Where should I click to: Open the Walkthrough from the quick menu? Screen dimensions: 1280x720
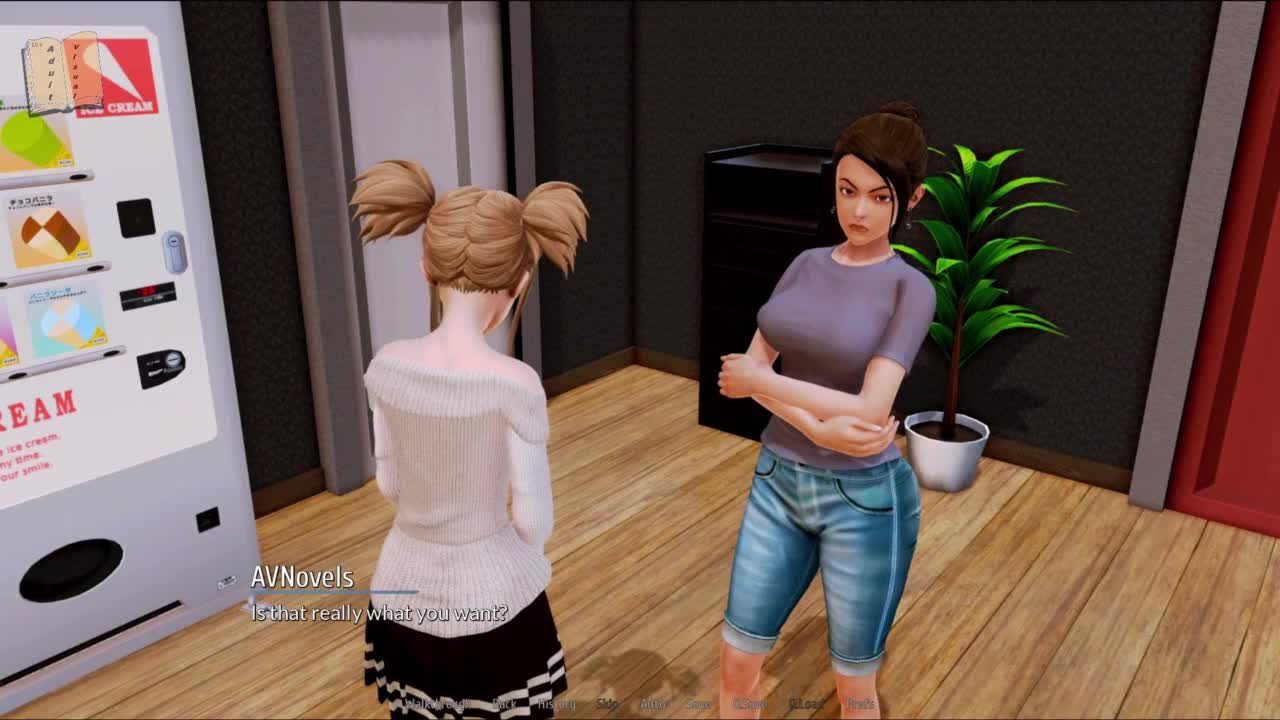coord(437,704)
